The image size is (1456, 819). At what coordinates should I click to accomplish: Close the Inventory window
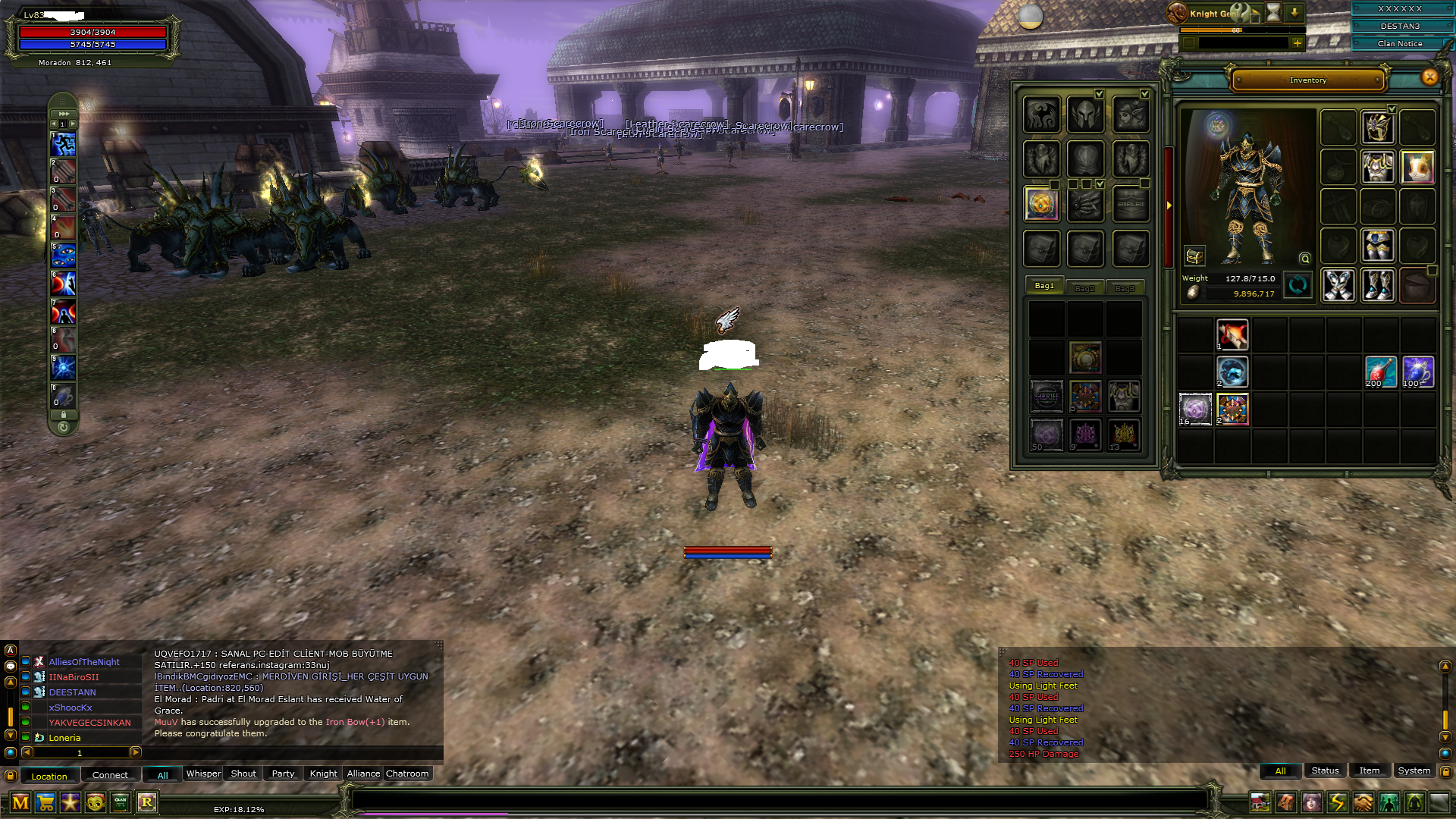pyautogui.click(x=1429, y=77)
